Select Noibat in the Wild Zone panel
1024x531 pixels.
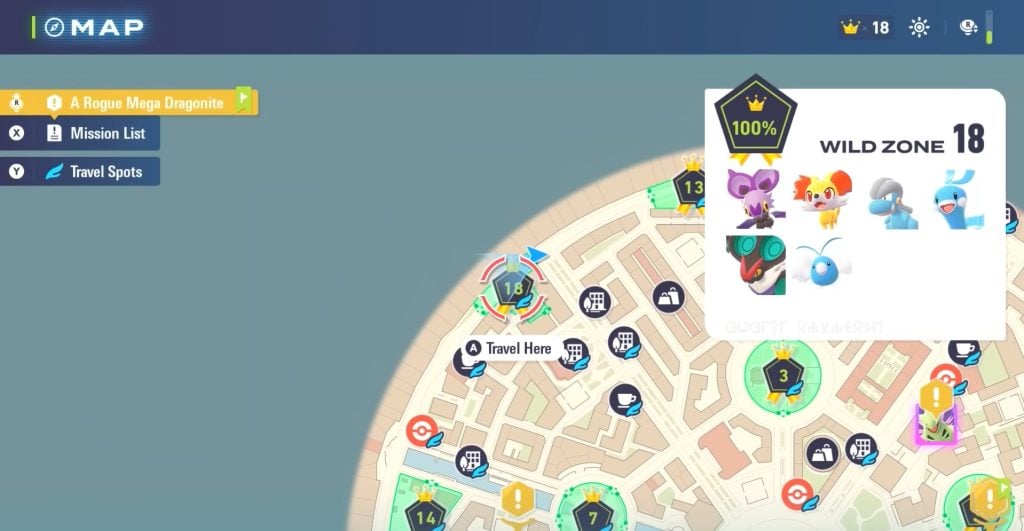[x=755, y=197]
